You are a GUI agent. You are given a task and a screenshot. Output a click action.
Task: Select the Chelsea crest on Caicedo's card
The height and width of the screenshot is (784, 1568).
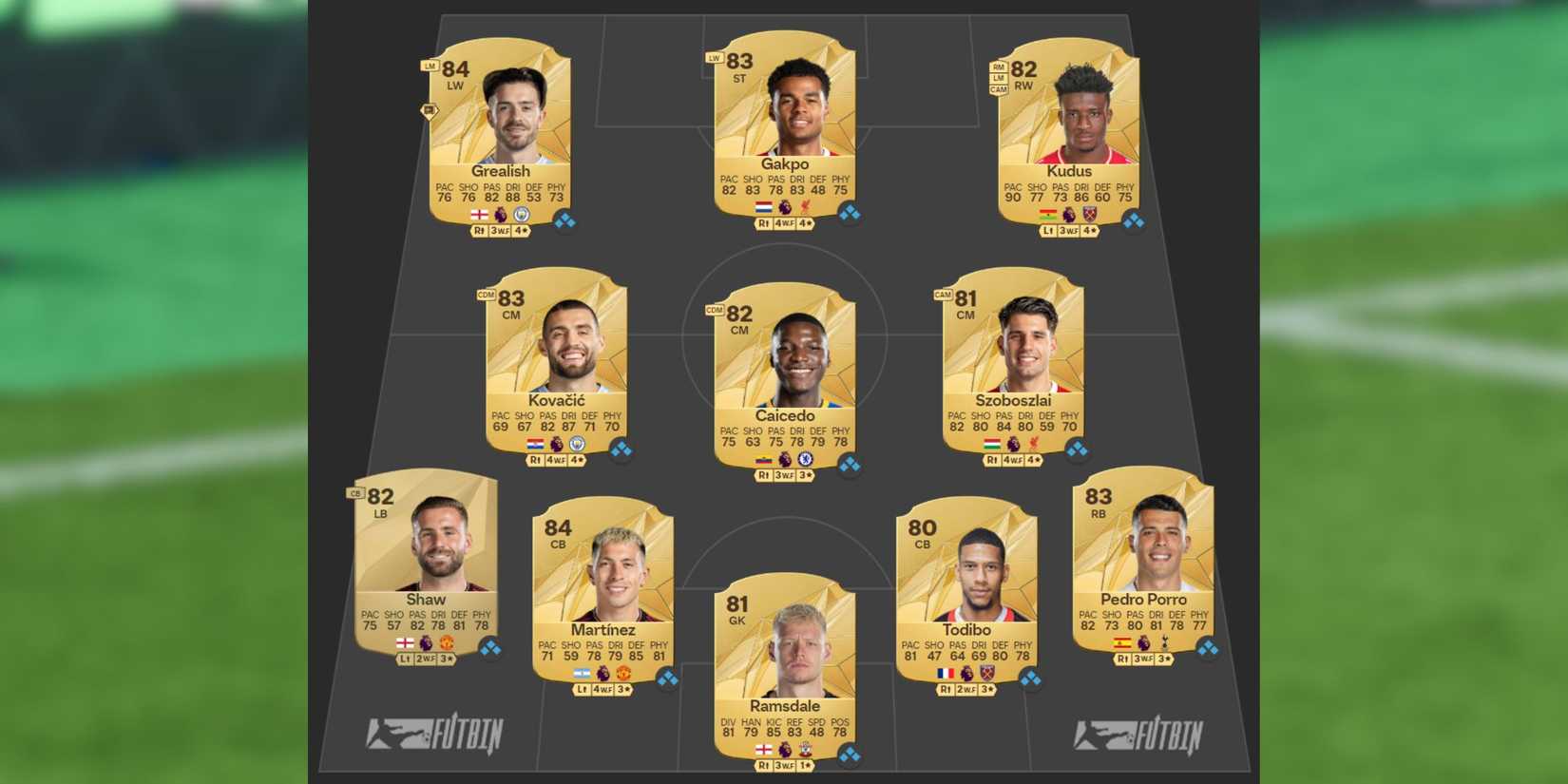click(x=805, y=460)
